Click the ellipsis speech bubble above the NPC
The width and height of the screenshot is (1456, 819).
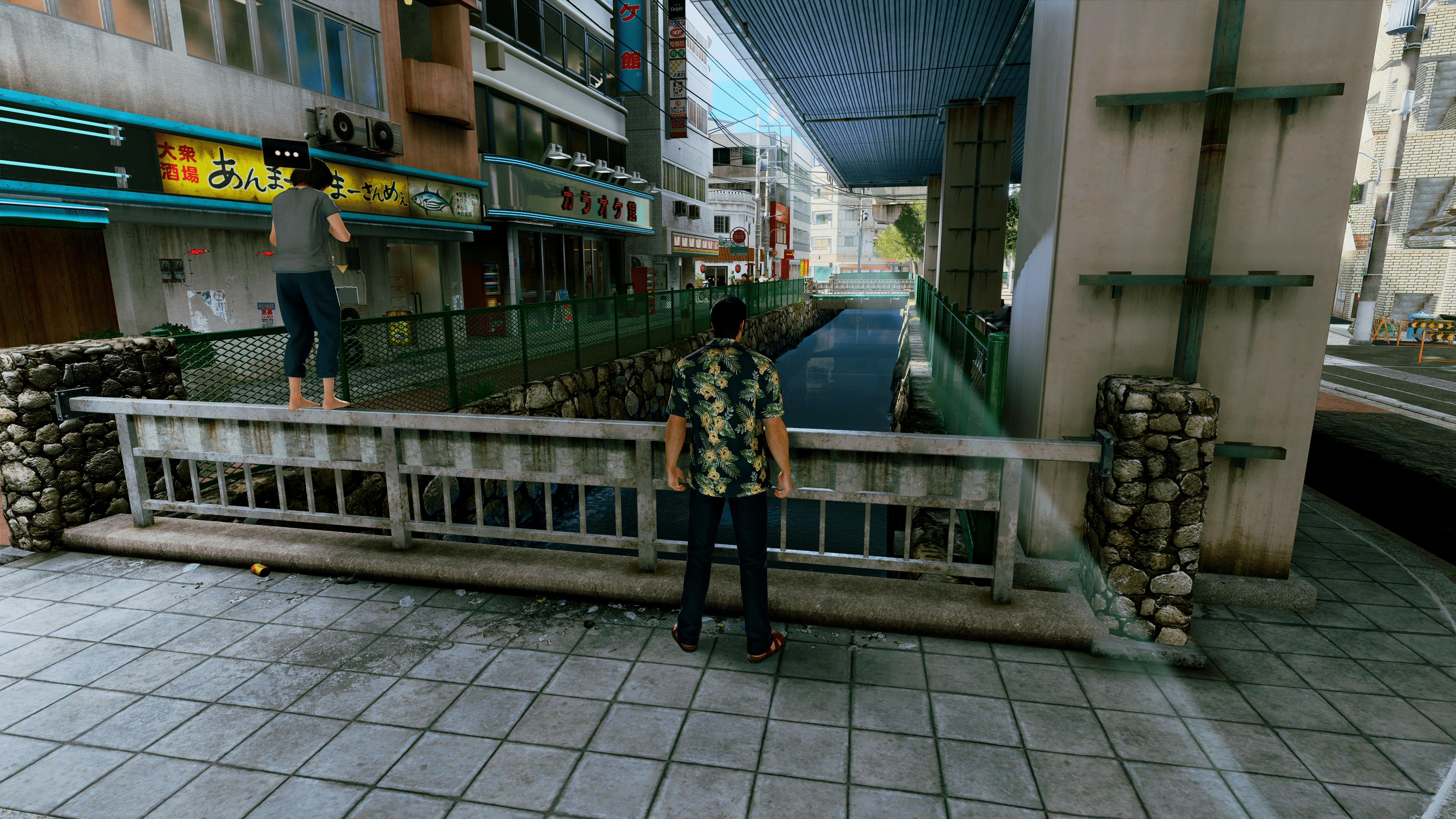[x=286, y=153]
